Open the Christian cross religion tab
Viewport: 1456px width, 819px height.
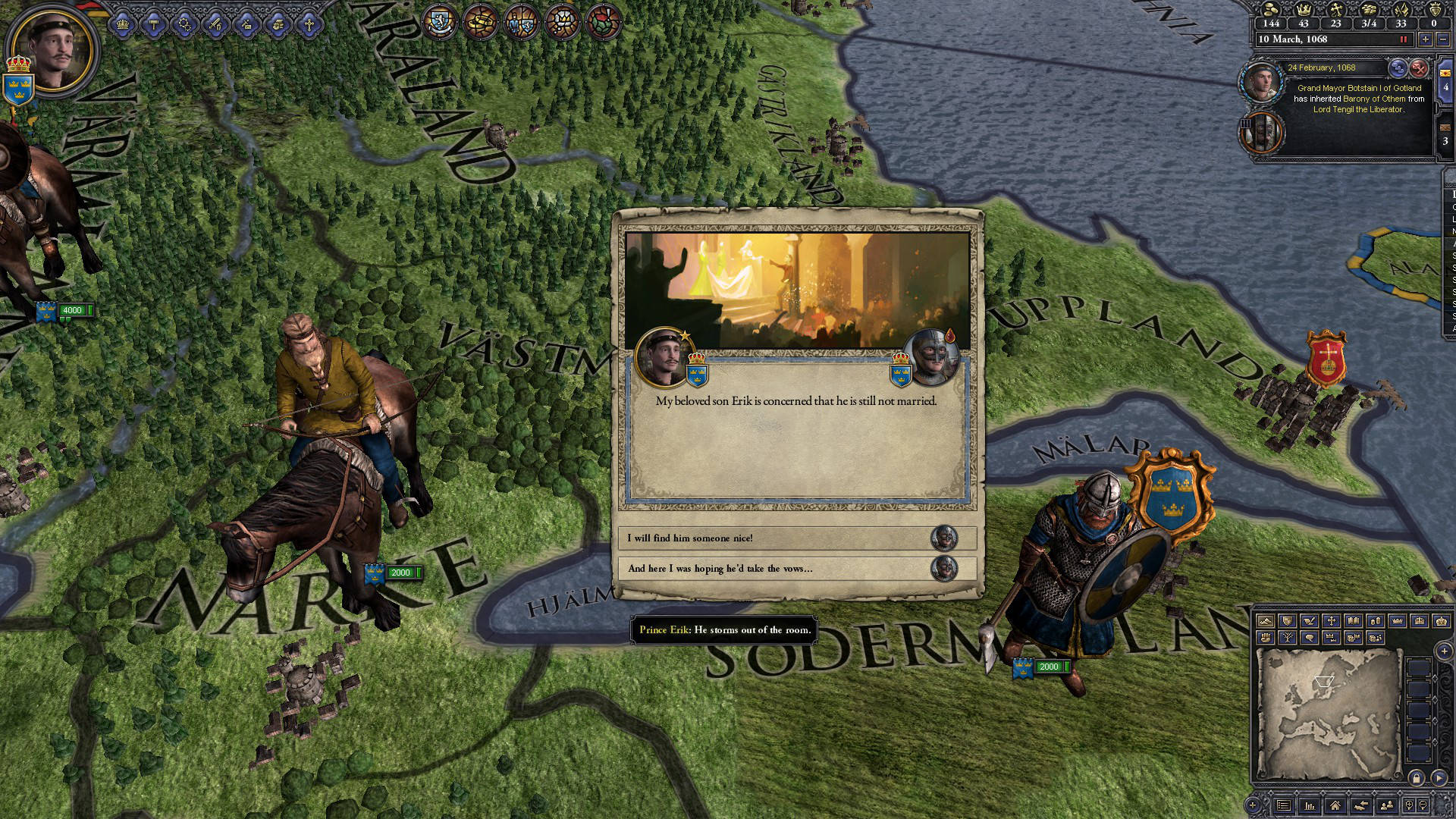(309, 25)
